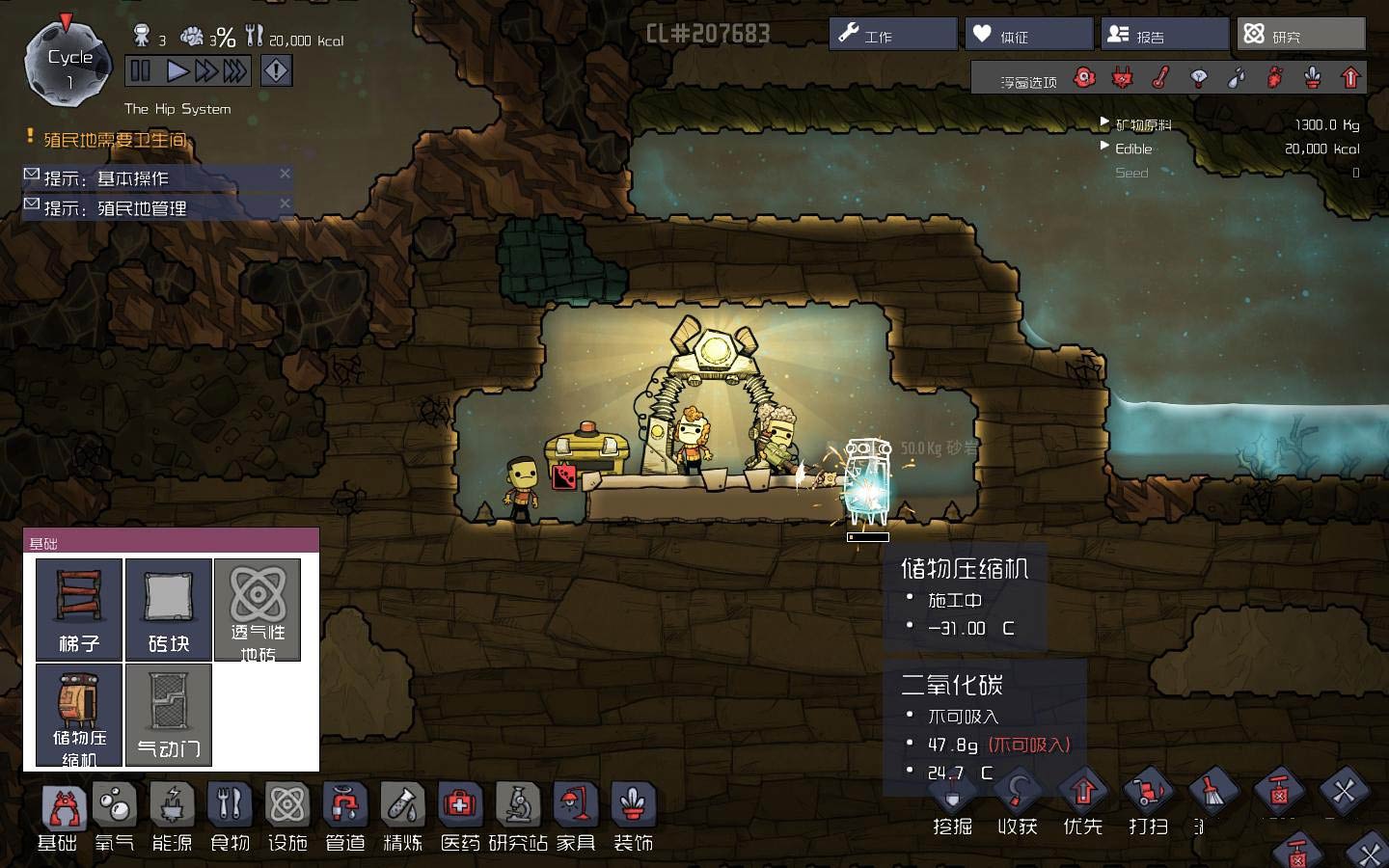Expand the 矿物原料 resource category
Viewport: 1389px width, 868px height.
[x=1105, y=123]
